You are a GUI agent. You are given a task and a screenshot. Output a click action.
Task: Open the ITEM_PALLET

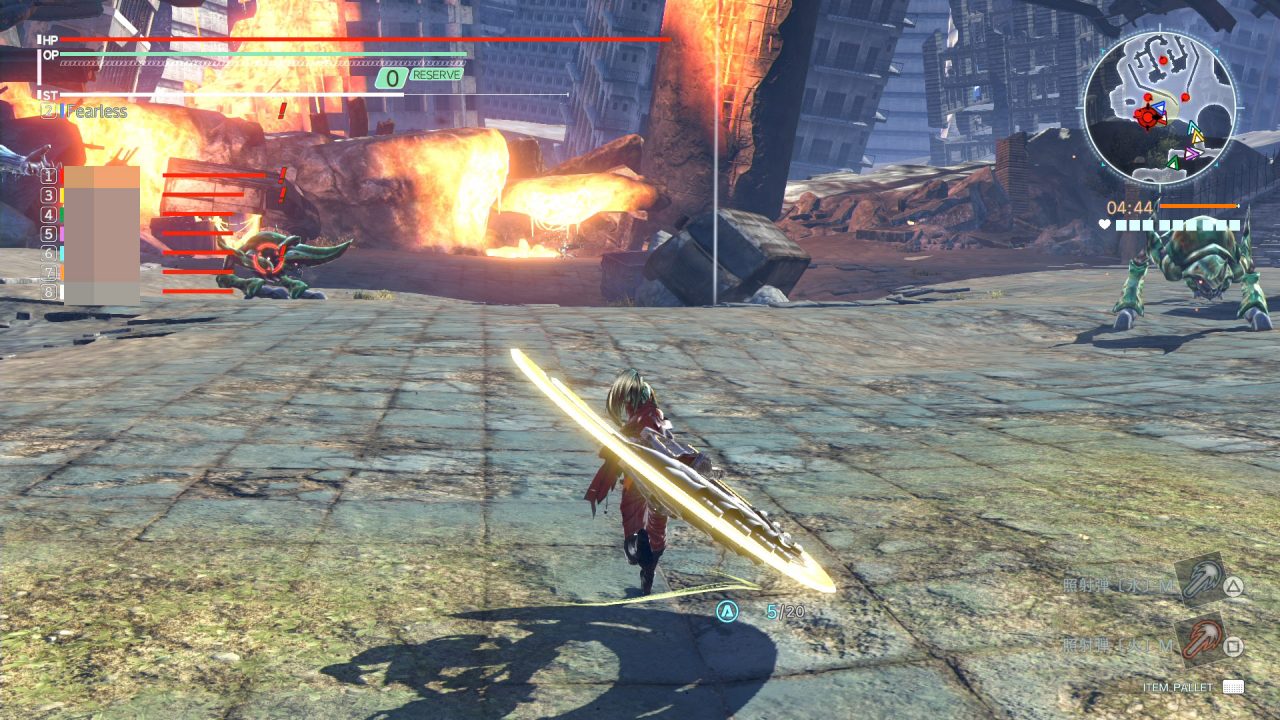coord(1232,687)
